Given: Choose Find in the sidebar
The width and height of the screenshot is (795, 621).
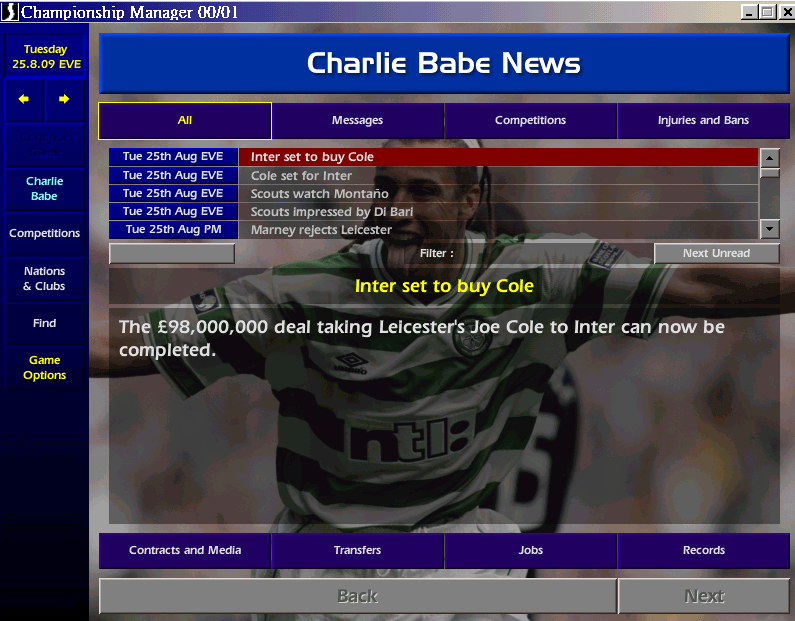Looking at the screenshot, I should click(44, 324).
